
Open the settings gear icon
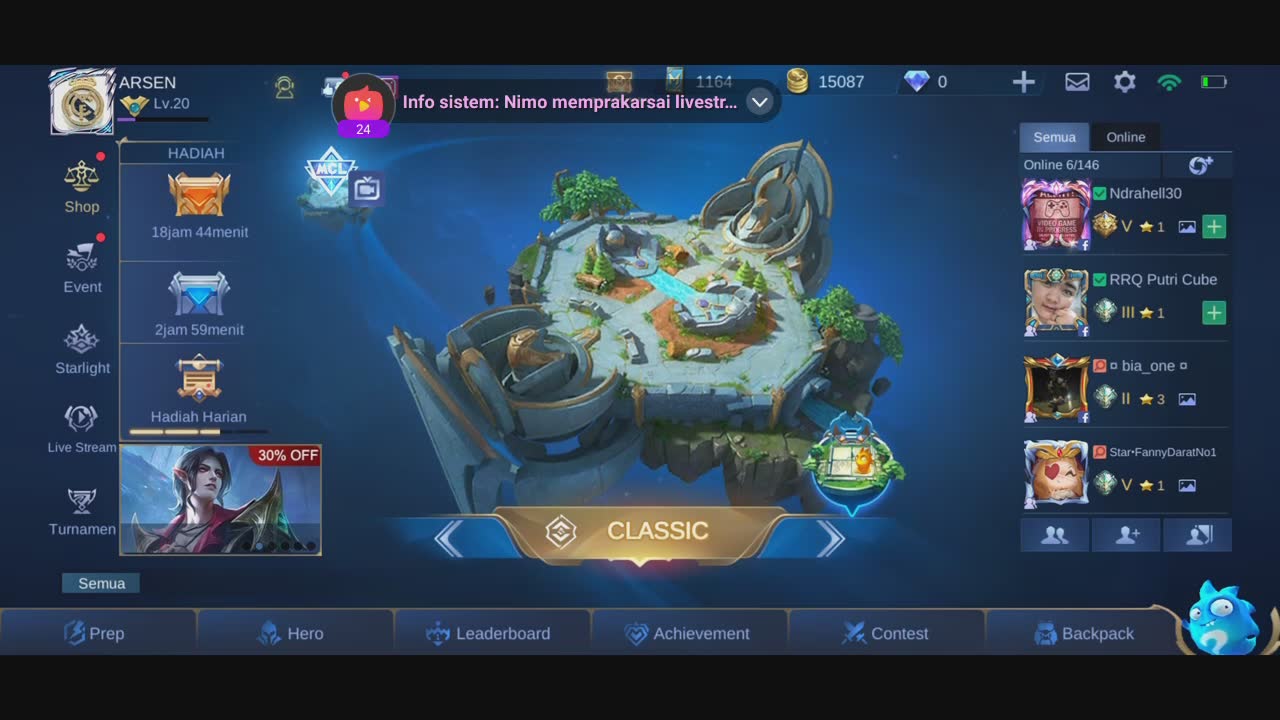coord(1125,82)
